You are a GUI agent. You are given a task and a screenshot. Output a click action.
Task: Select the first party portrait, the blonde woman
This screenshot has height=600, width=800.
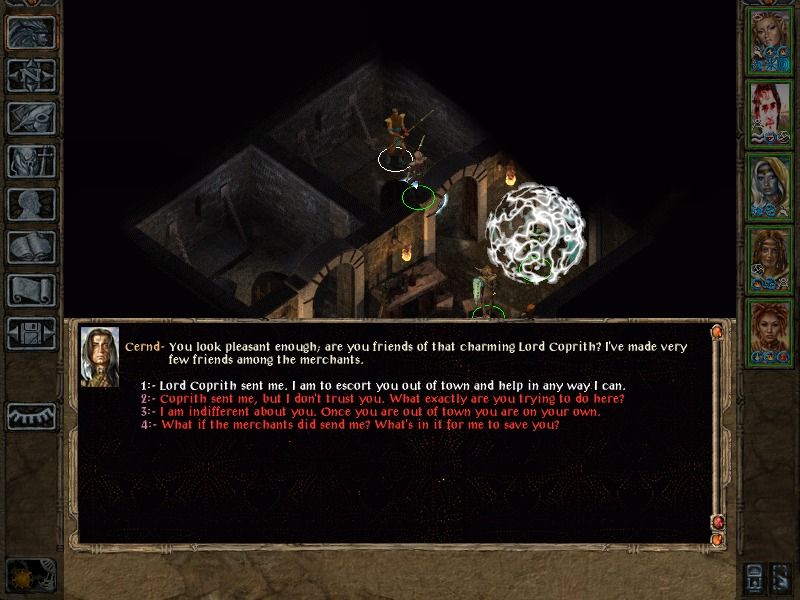click(770, 38)
